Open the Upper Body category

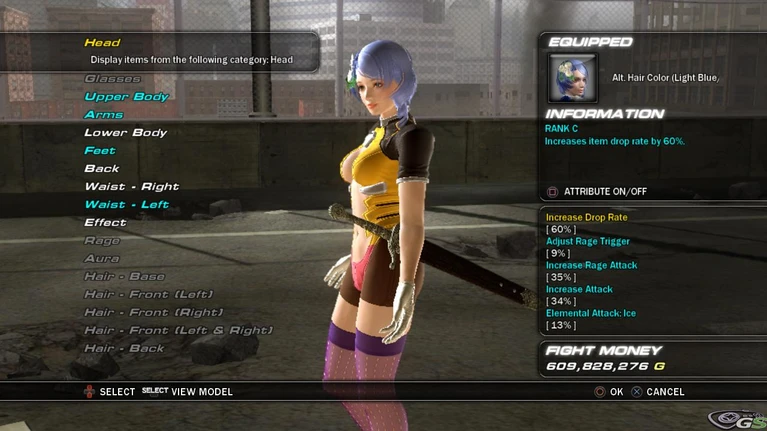point(126,97)
